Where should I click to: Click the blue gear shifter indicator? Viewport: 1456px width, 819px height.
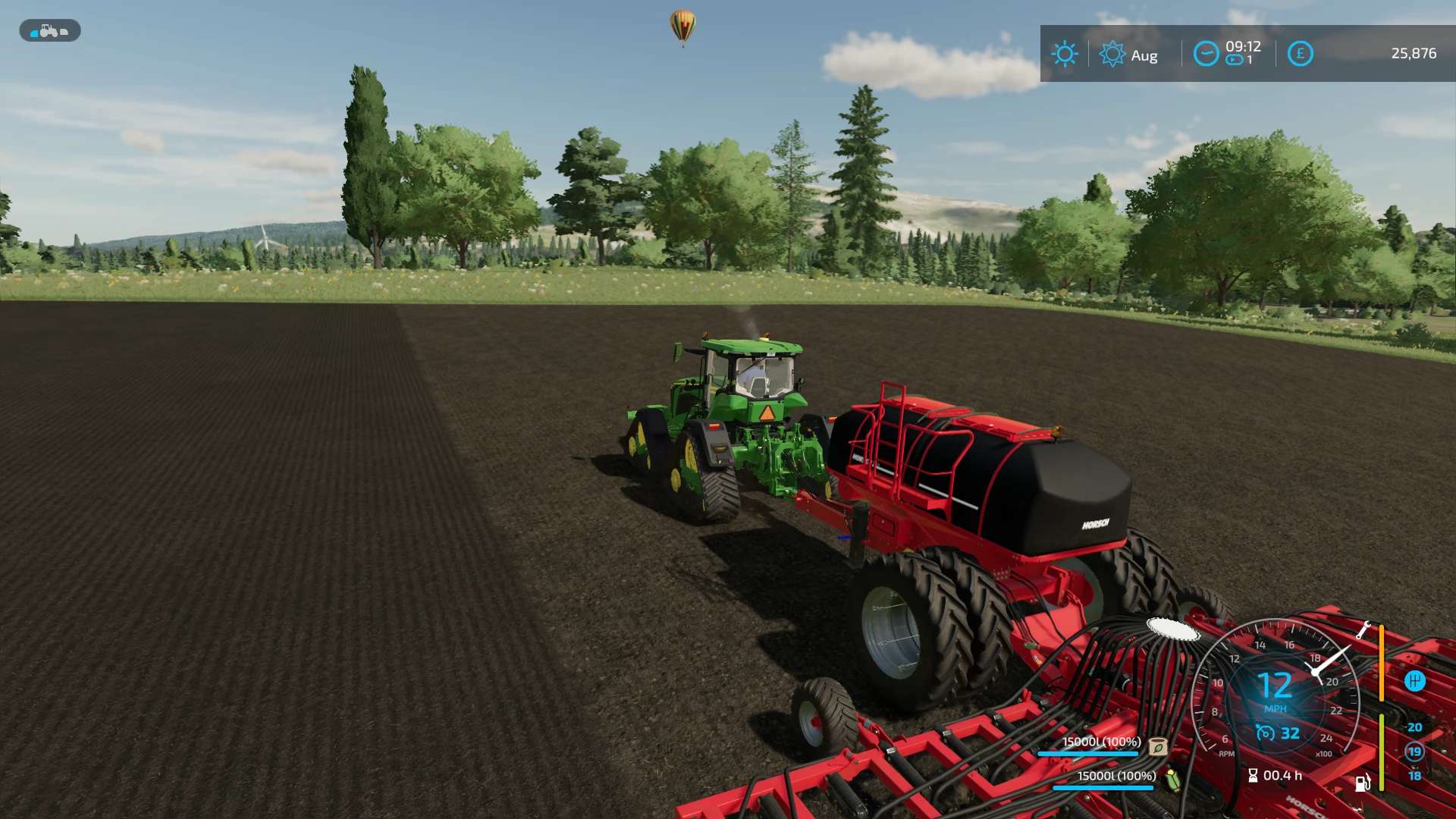pos(1414,681)
